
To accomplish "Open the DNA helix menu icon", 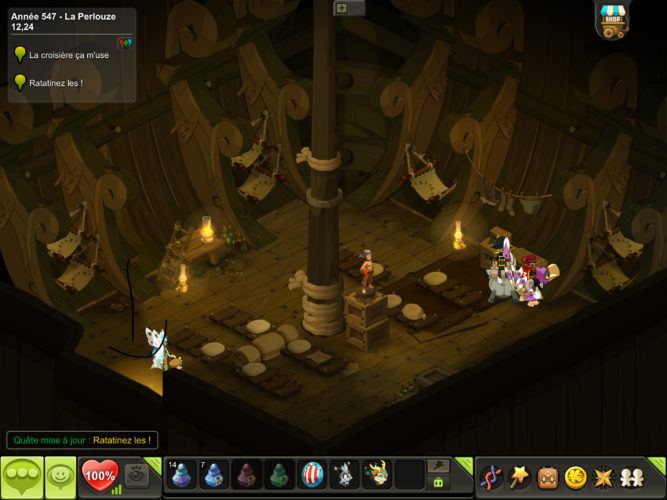I will (492, 476).
